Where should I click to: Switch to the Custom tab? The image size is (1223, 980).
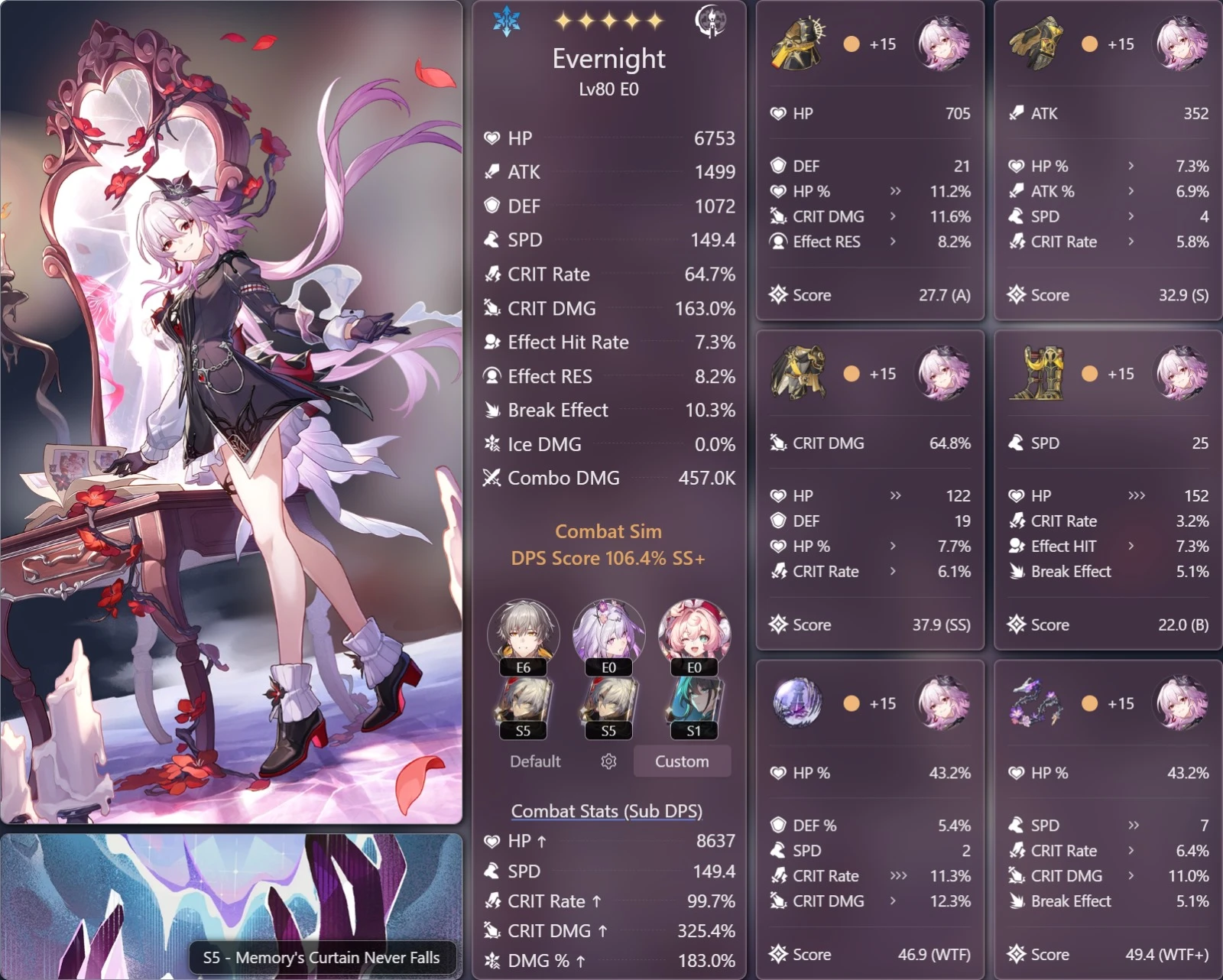(682, 761)
